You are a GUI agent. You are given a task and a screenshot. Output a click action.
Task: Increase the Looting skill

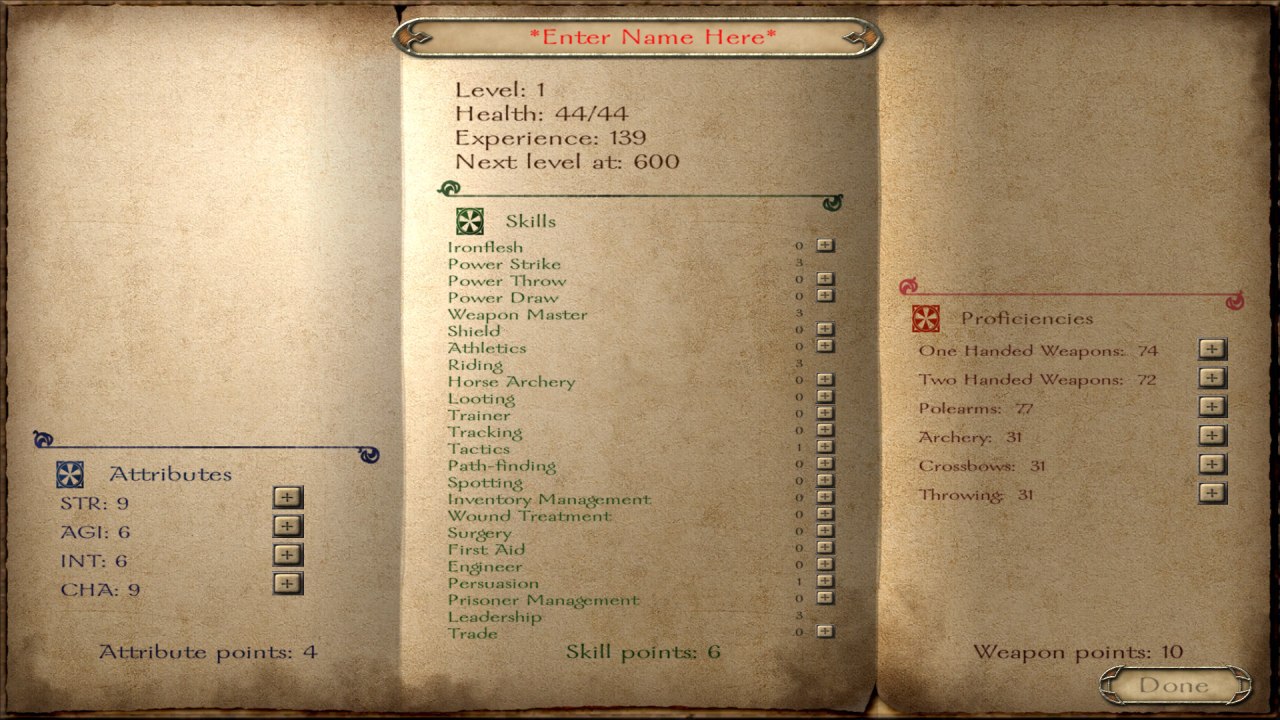[825, 397]
